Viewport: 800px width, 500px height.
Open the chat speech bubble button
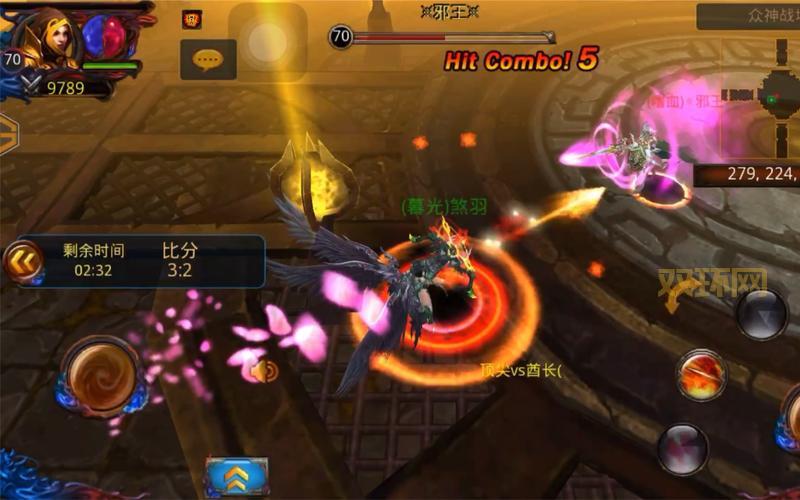208,60
